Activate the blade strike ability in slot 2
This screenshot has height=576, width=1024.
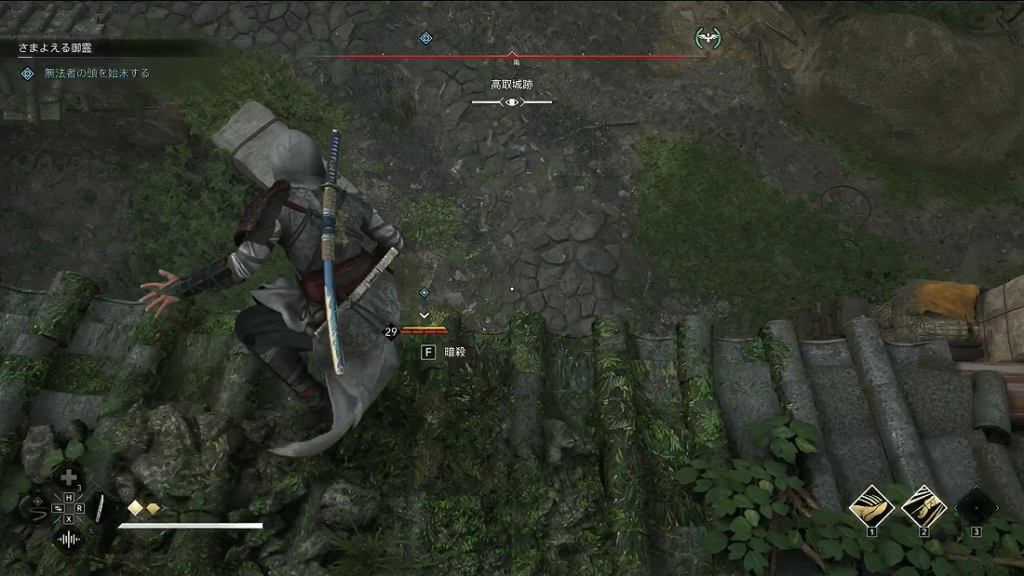(924, 506)
